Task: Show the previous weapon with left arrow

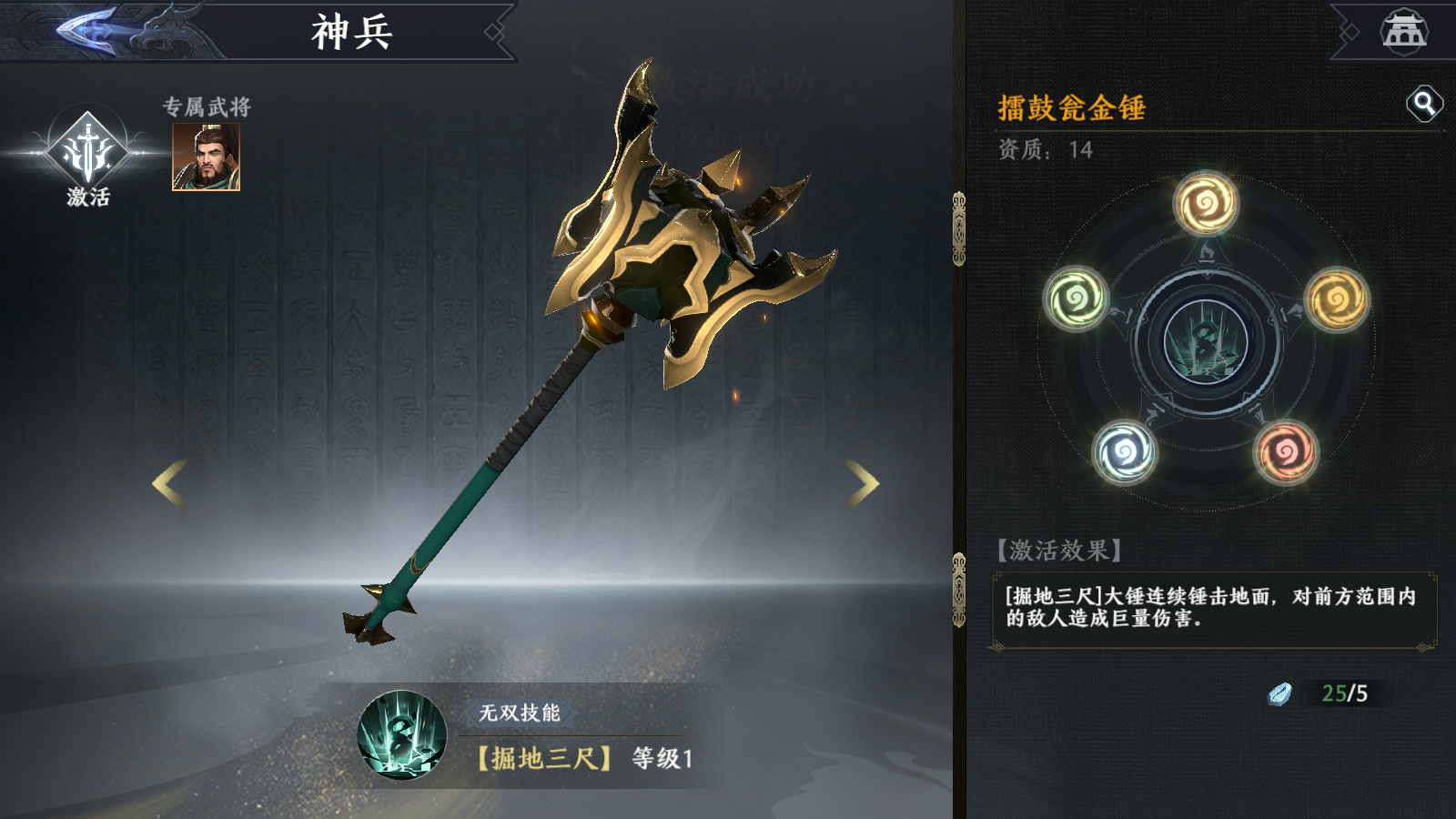Action: [x=169, y=482]
